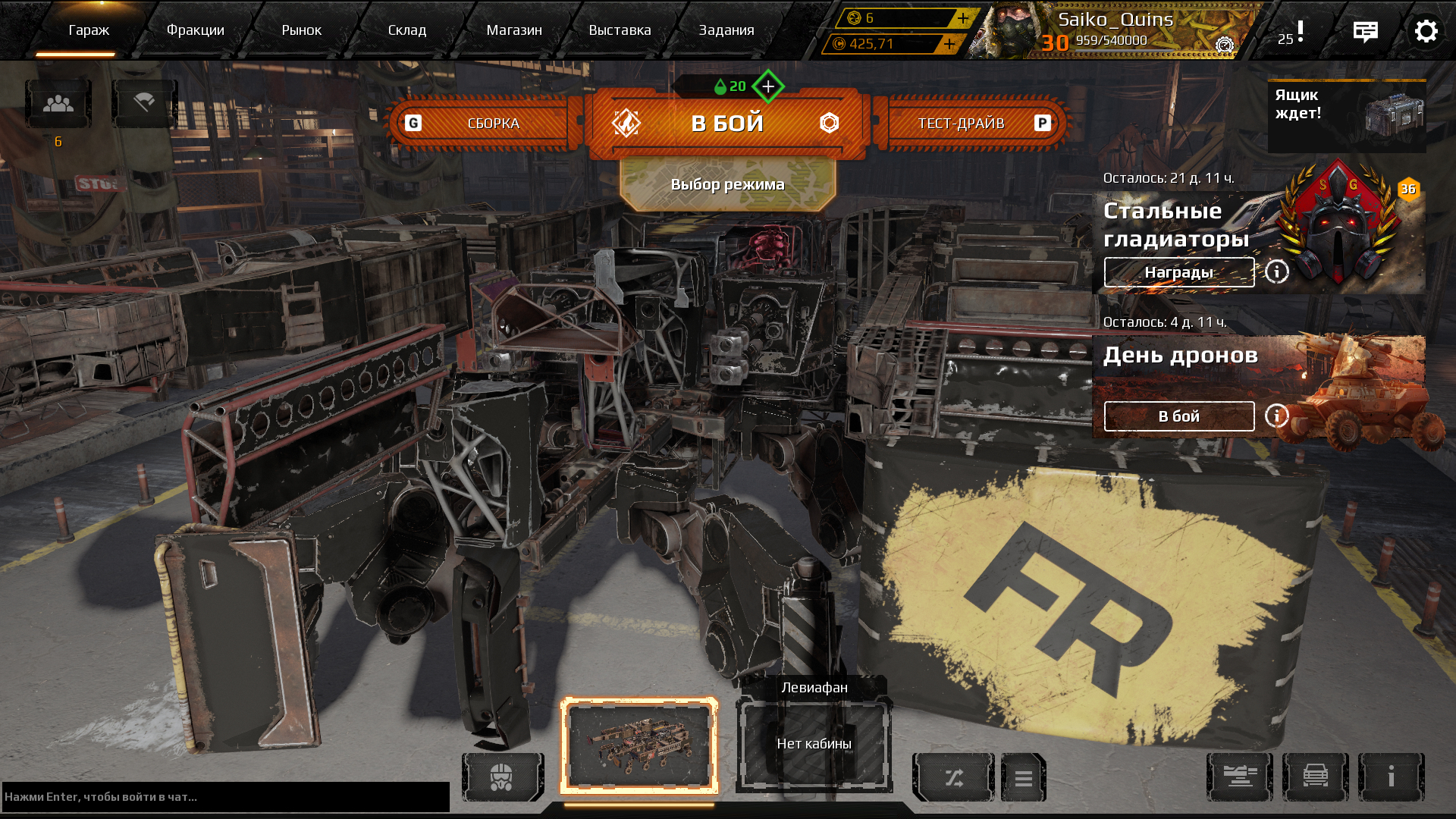Show info for День дронов event
The height and width of the screenshot is (819, 1456).
pos(1276,416)
